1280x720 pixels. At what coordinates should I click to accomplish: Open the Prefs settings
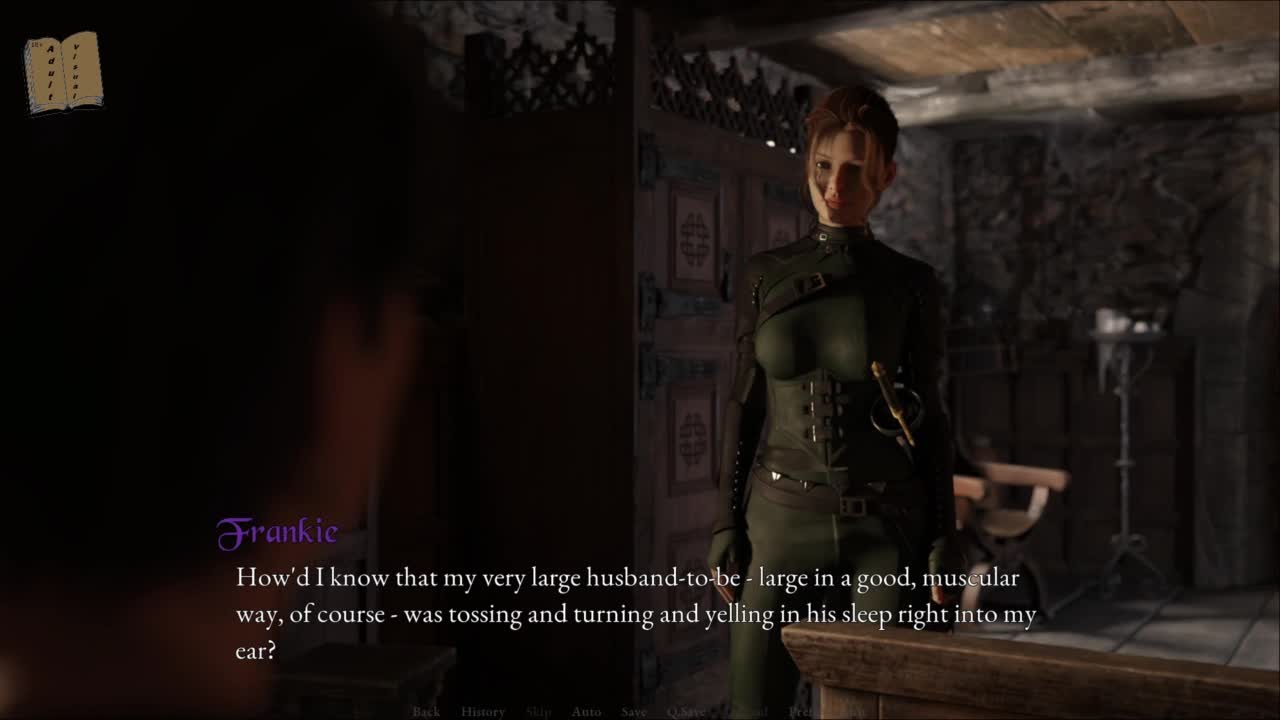[801, 712]
